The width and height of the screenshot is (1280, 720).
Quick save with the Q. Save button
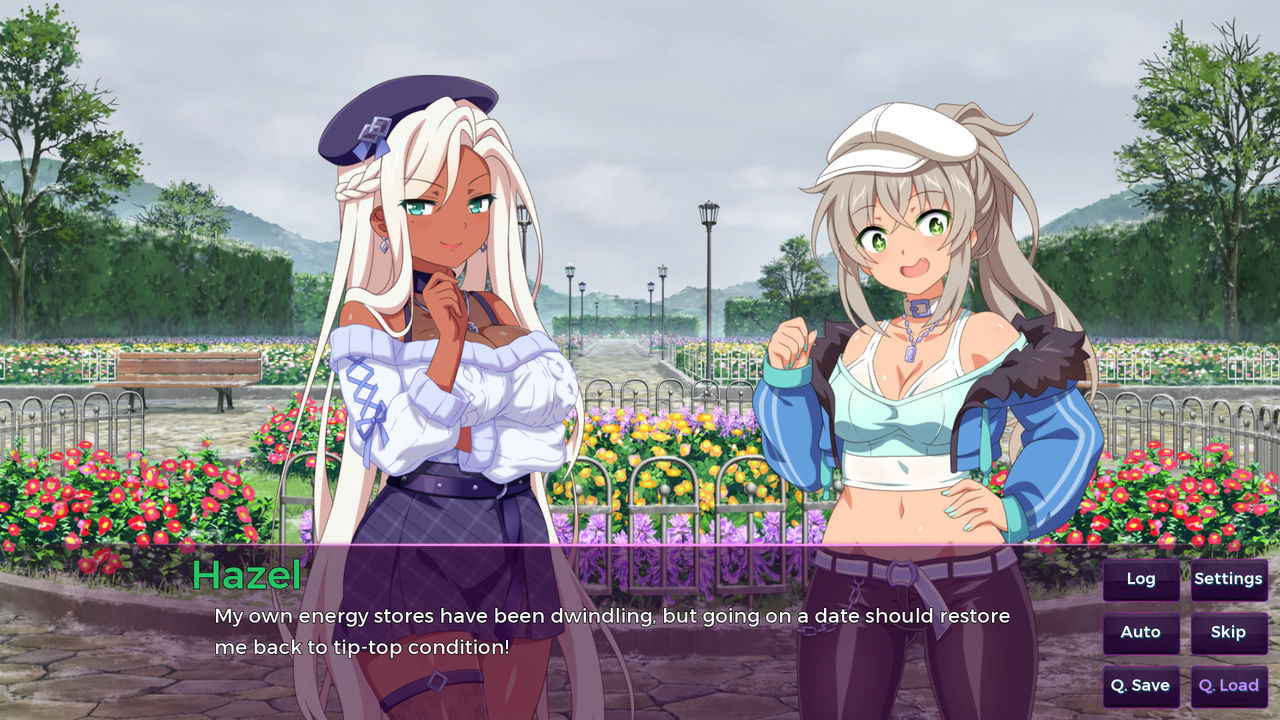pyautogui.click(x=1140, y=685)
